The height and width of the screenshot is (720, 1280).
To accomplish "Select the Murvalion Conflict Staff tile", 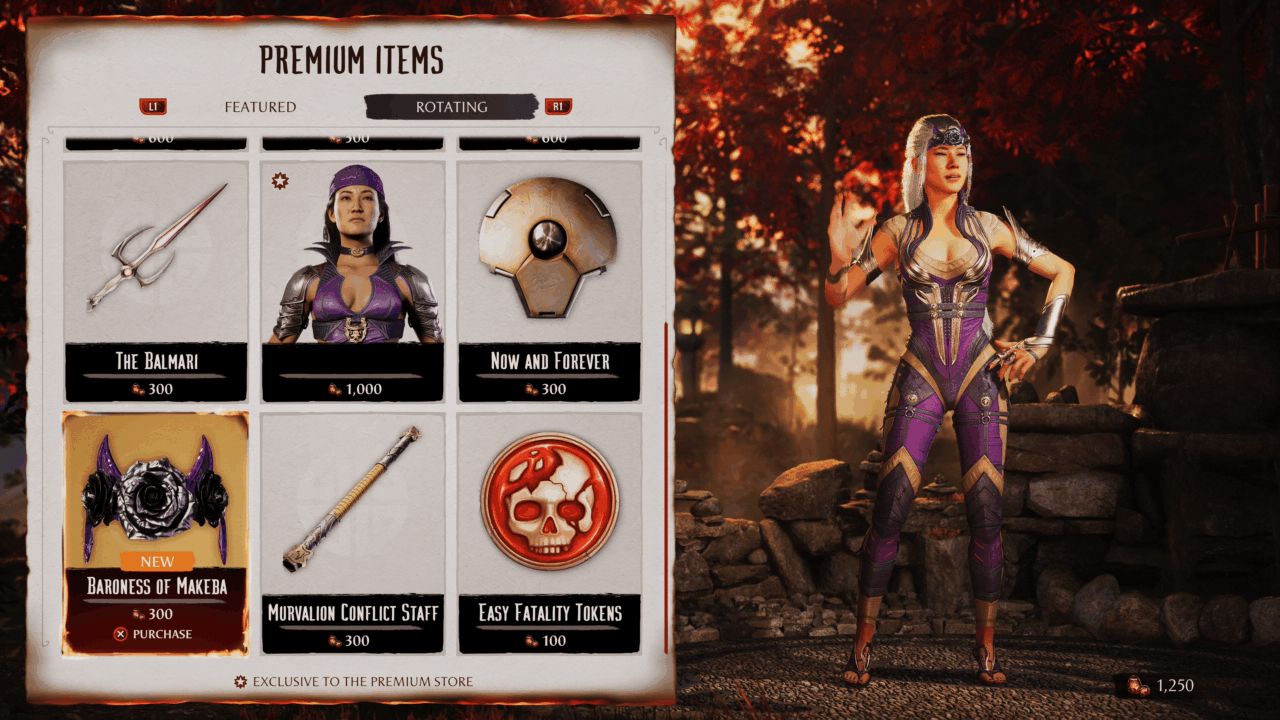I will 352,533.
